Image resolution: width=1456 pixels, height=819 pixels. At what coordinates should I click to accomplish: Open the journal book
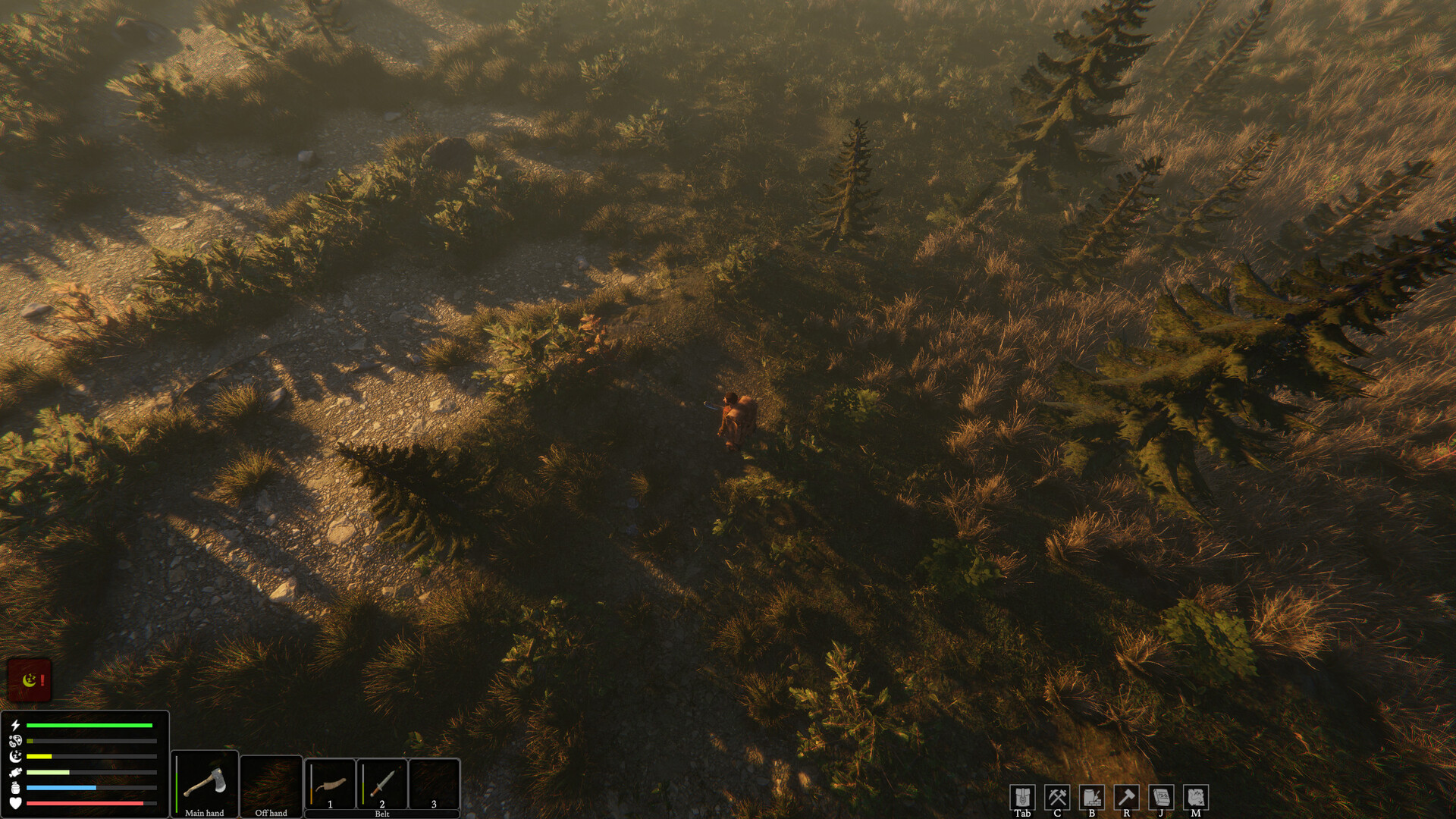[1161, 797]
